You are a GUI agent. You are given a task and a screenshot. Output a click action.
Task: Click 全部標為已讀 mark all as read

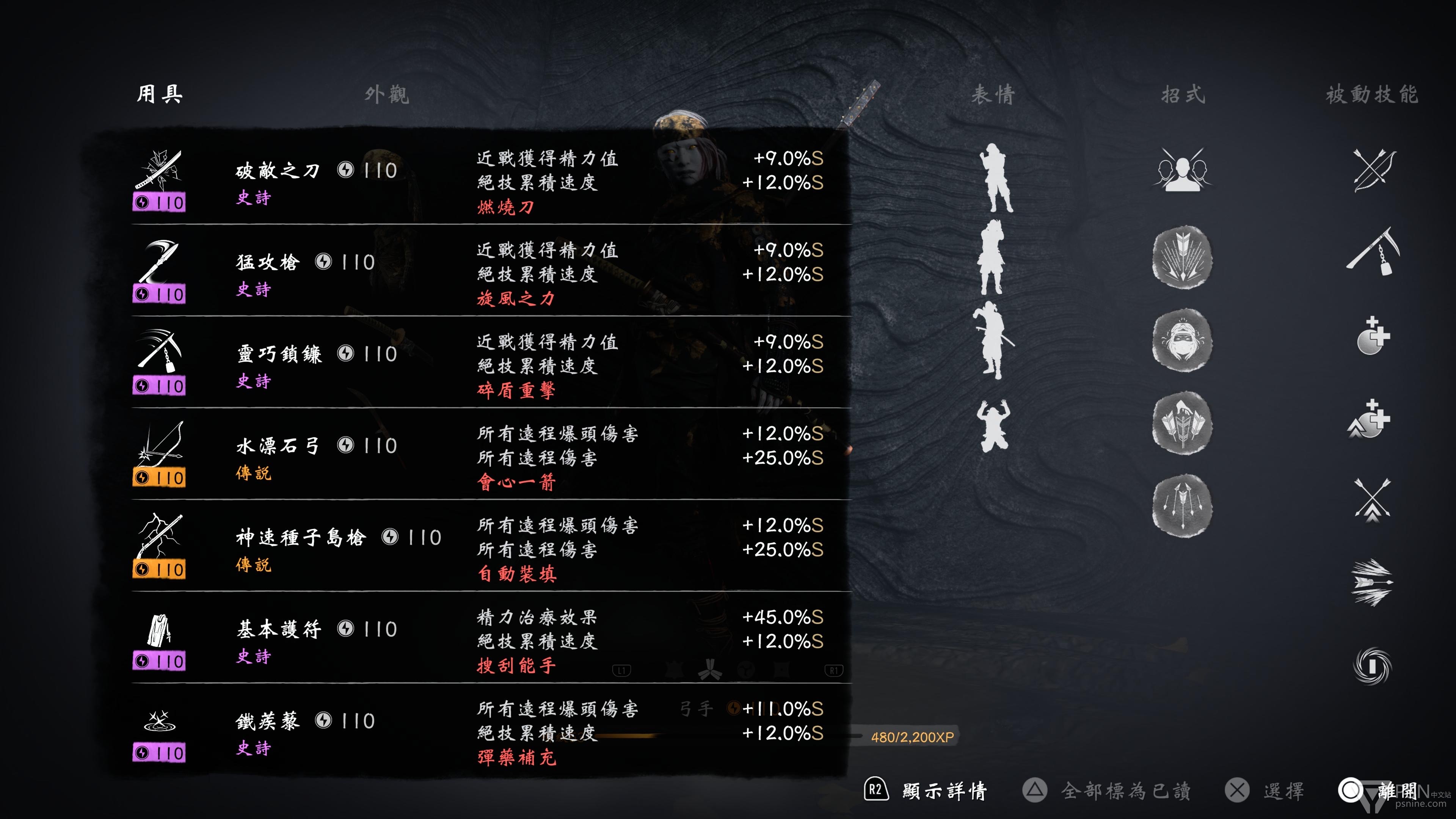[x=1125, y=791]
